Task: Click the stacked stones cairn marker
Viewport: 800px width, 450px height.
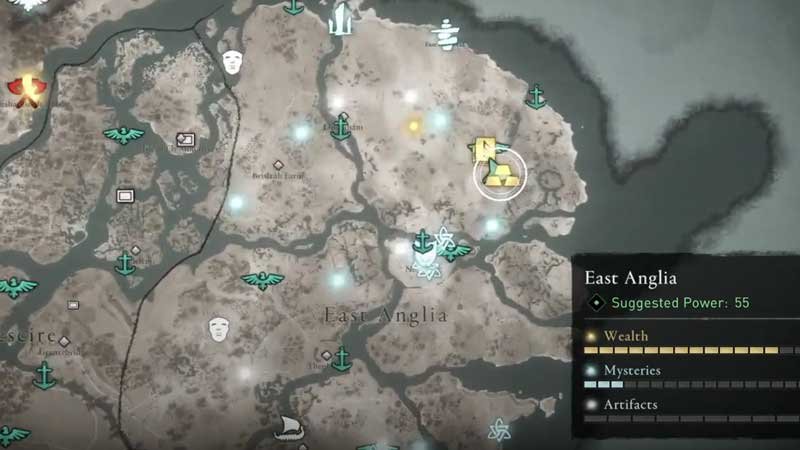Action: (445, 35)
